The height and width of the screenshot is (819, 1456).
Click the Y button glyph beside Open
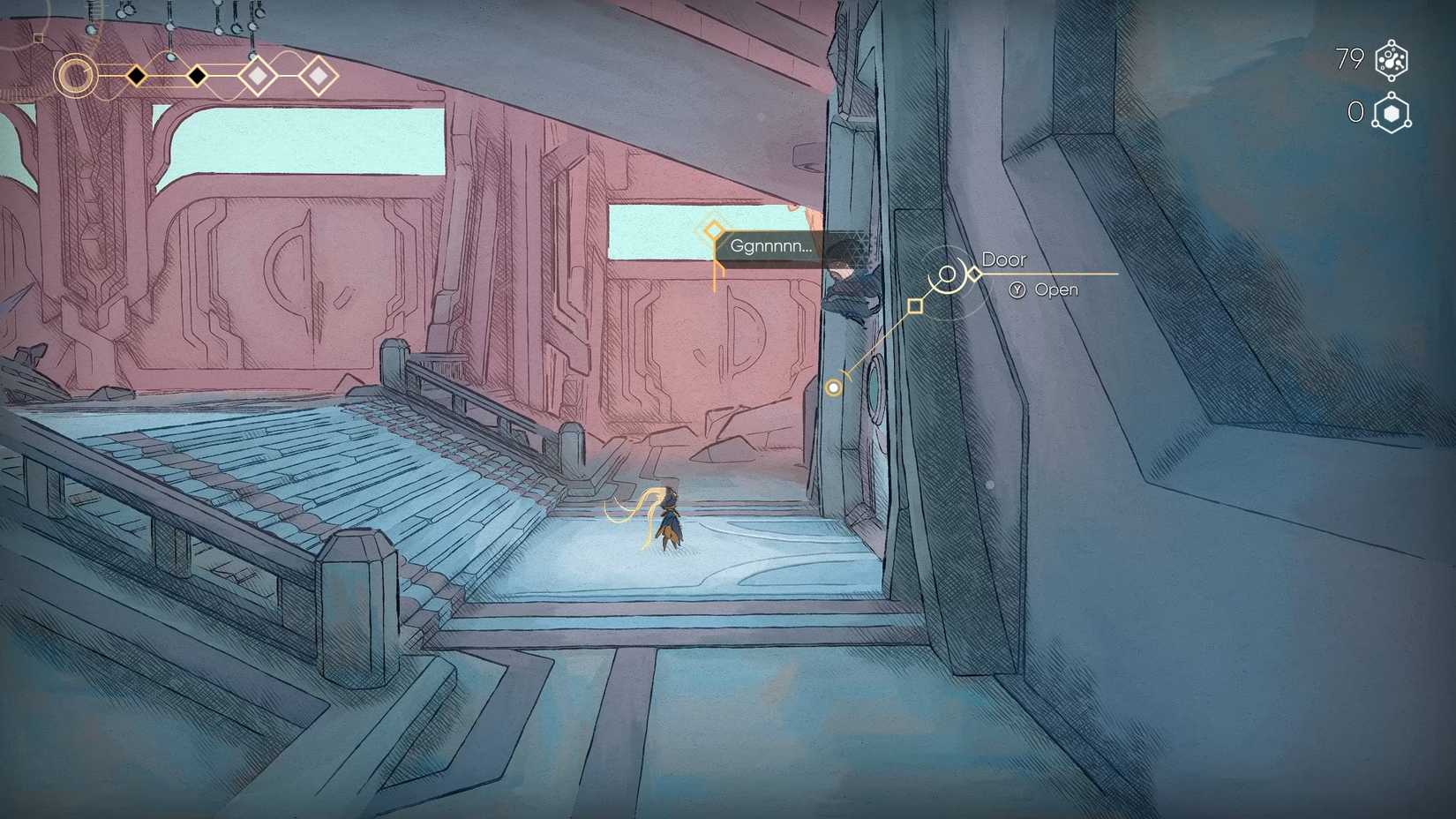pos(1017,289)
